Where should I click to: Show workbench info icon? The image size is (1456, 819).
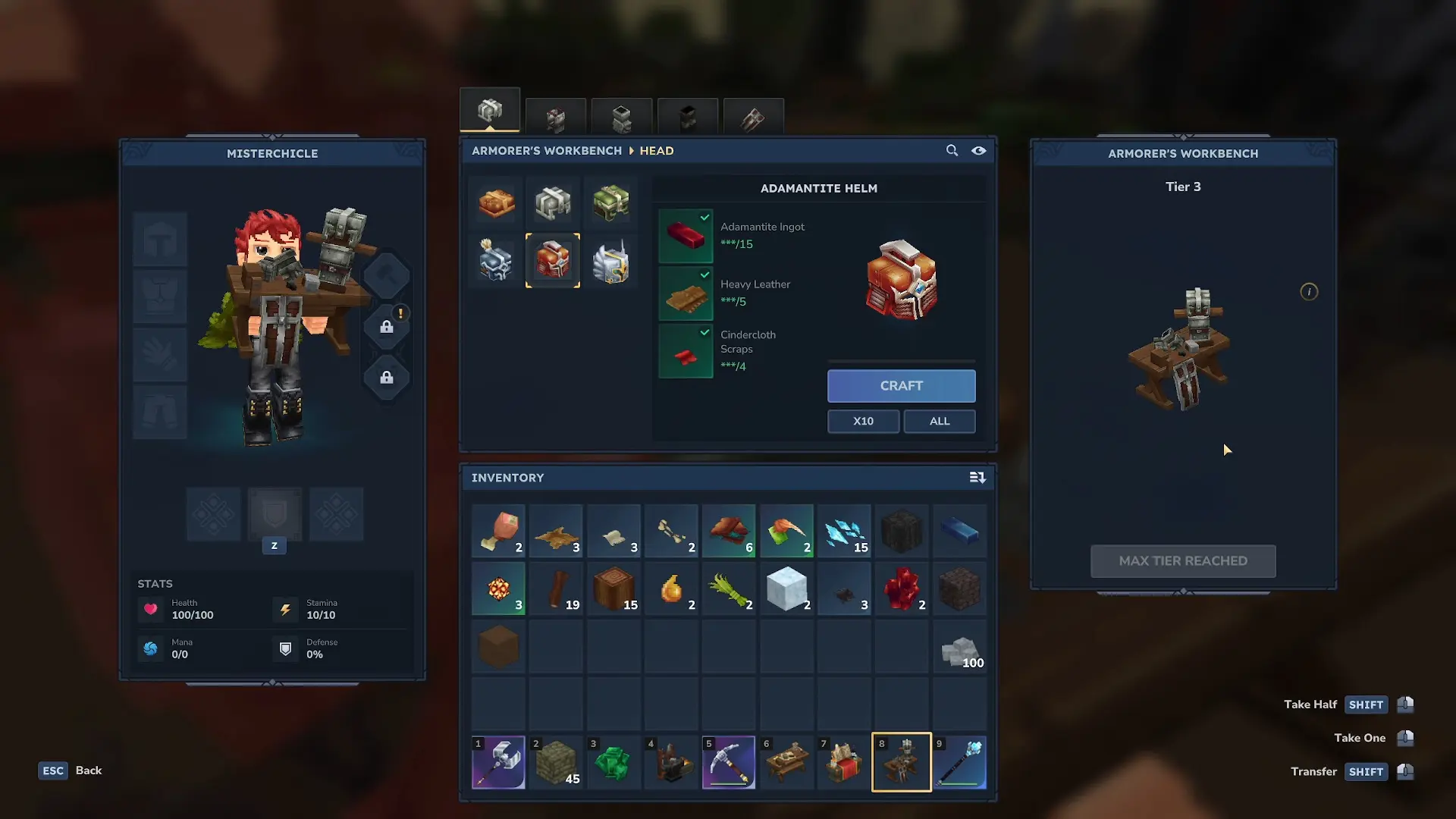[1309, 292]
